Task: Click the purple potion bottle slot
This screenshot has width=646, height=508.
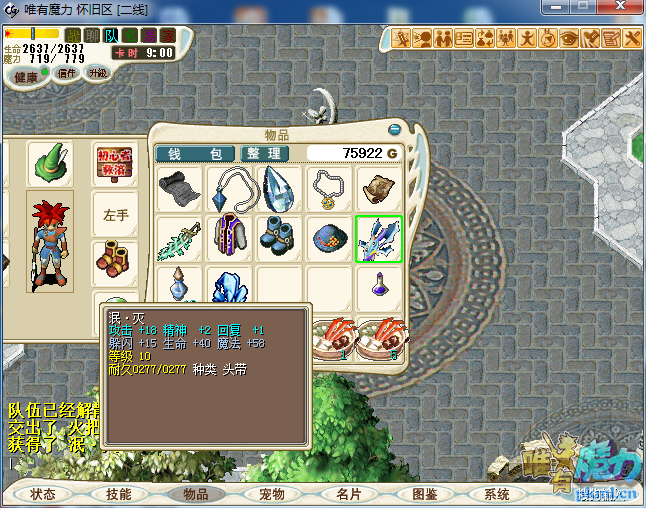Action: (380, 285)
